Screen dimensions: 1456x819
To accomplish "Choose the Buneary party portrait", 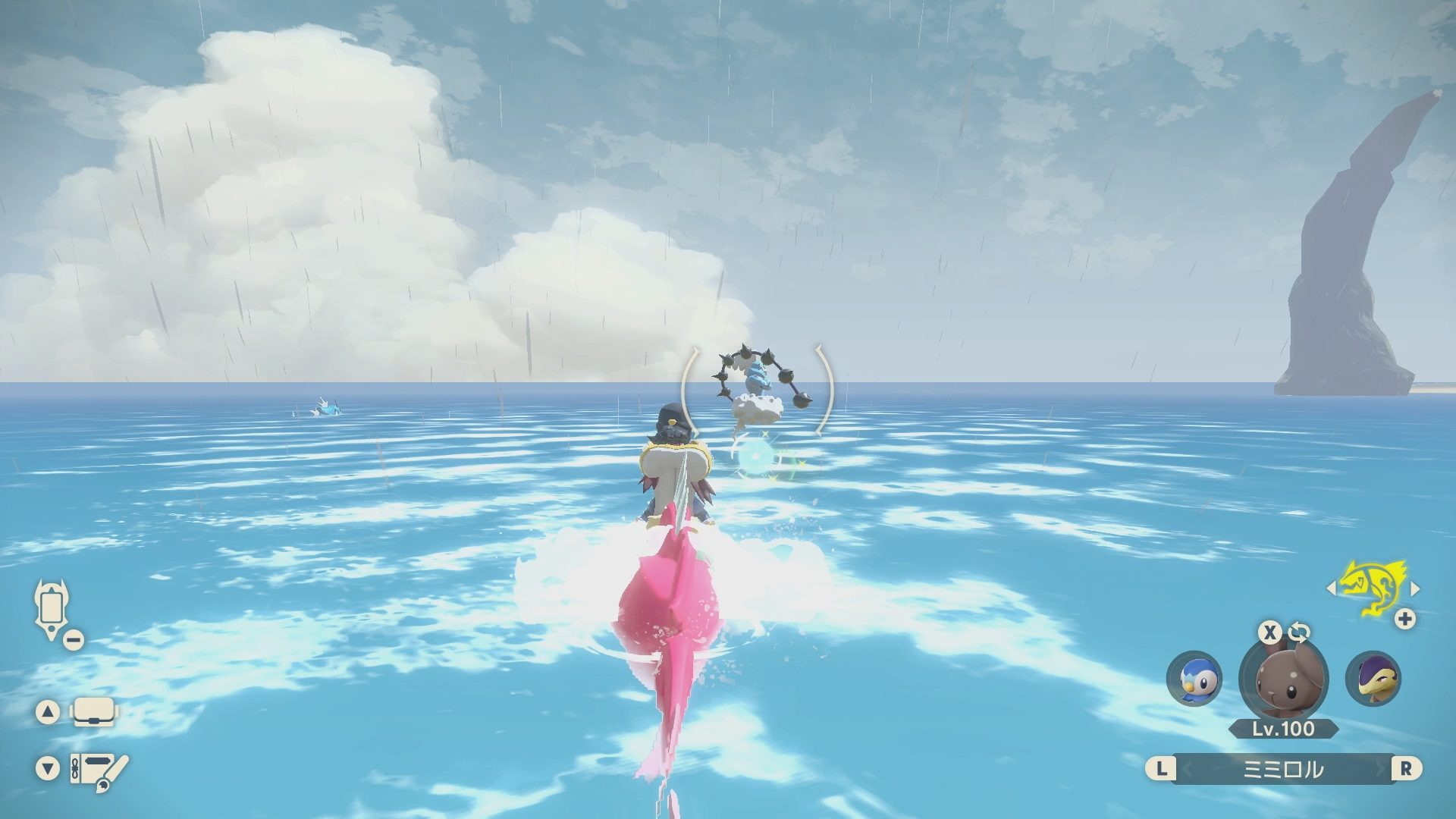I will pos(1283,676).
